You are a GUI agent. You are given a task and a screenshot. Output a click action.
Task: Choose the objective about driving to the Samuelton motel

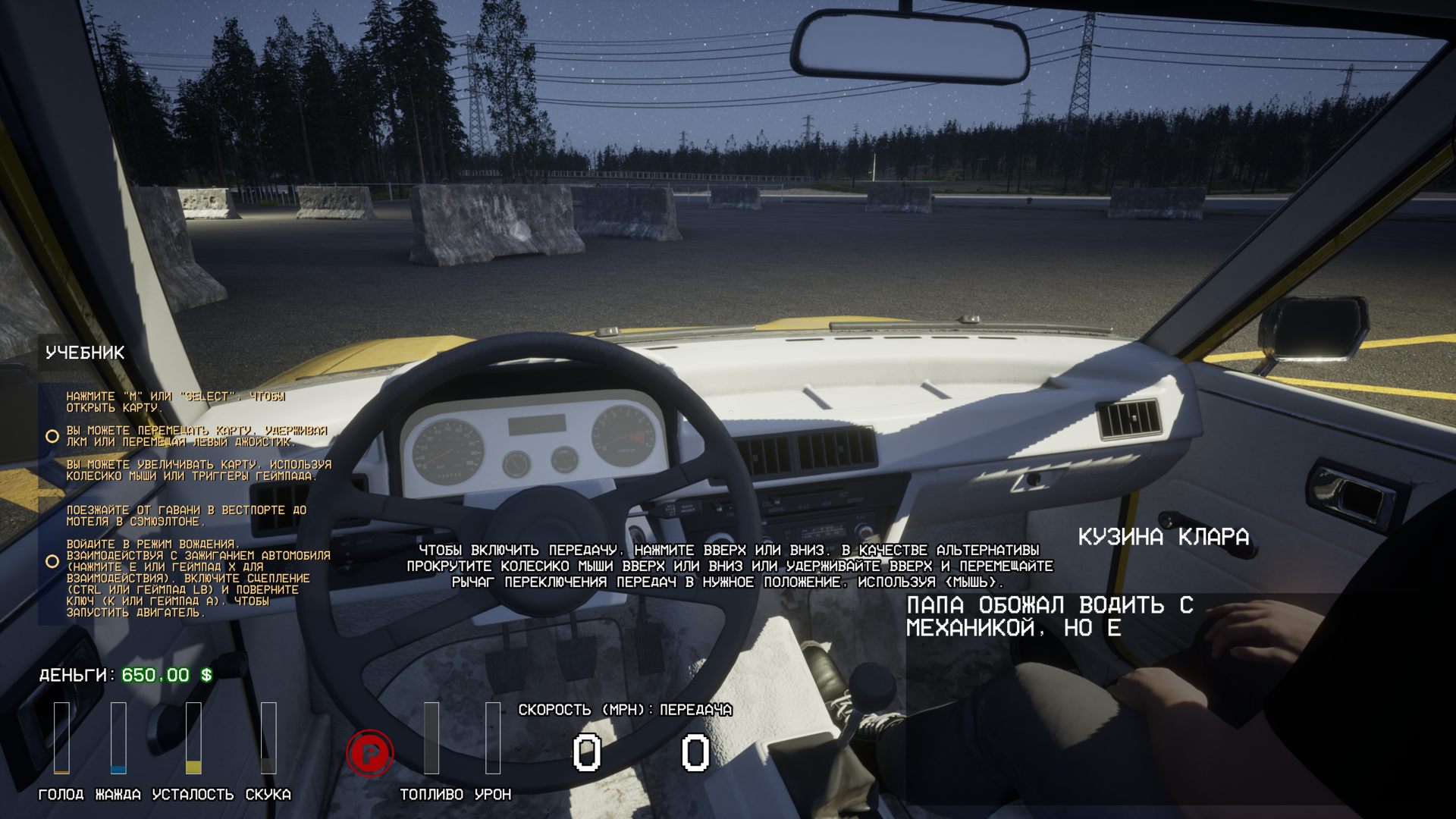pyautogui.click(x=186, y=516)
